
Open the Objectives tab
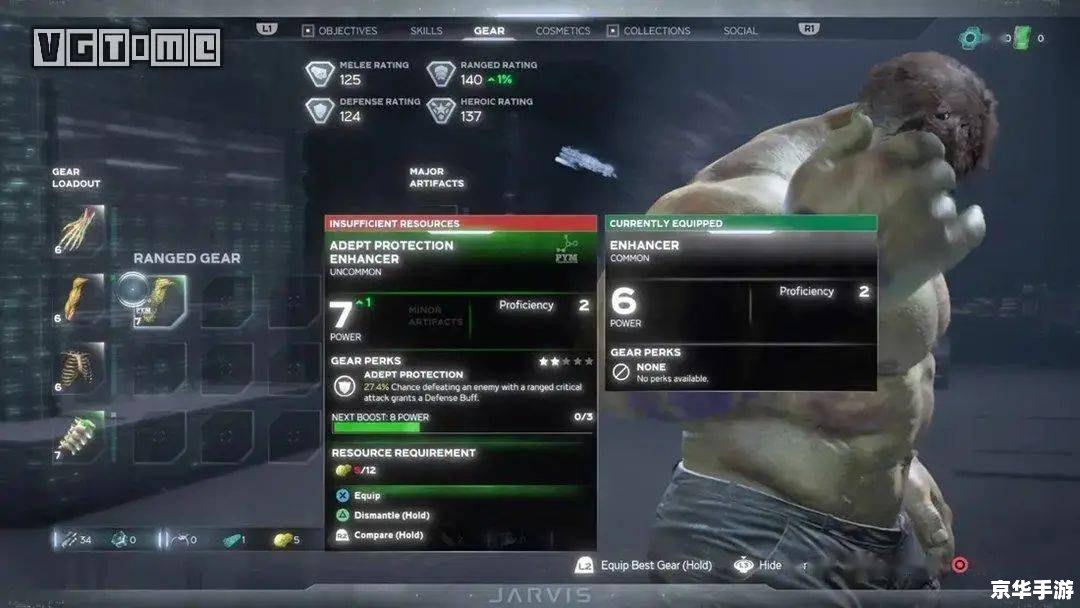347,31
